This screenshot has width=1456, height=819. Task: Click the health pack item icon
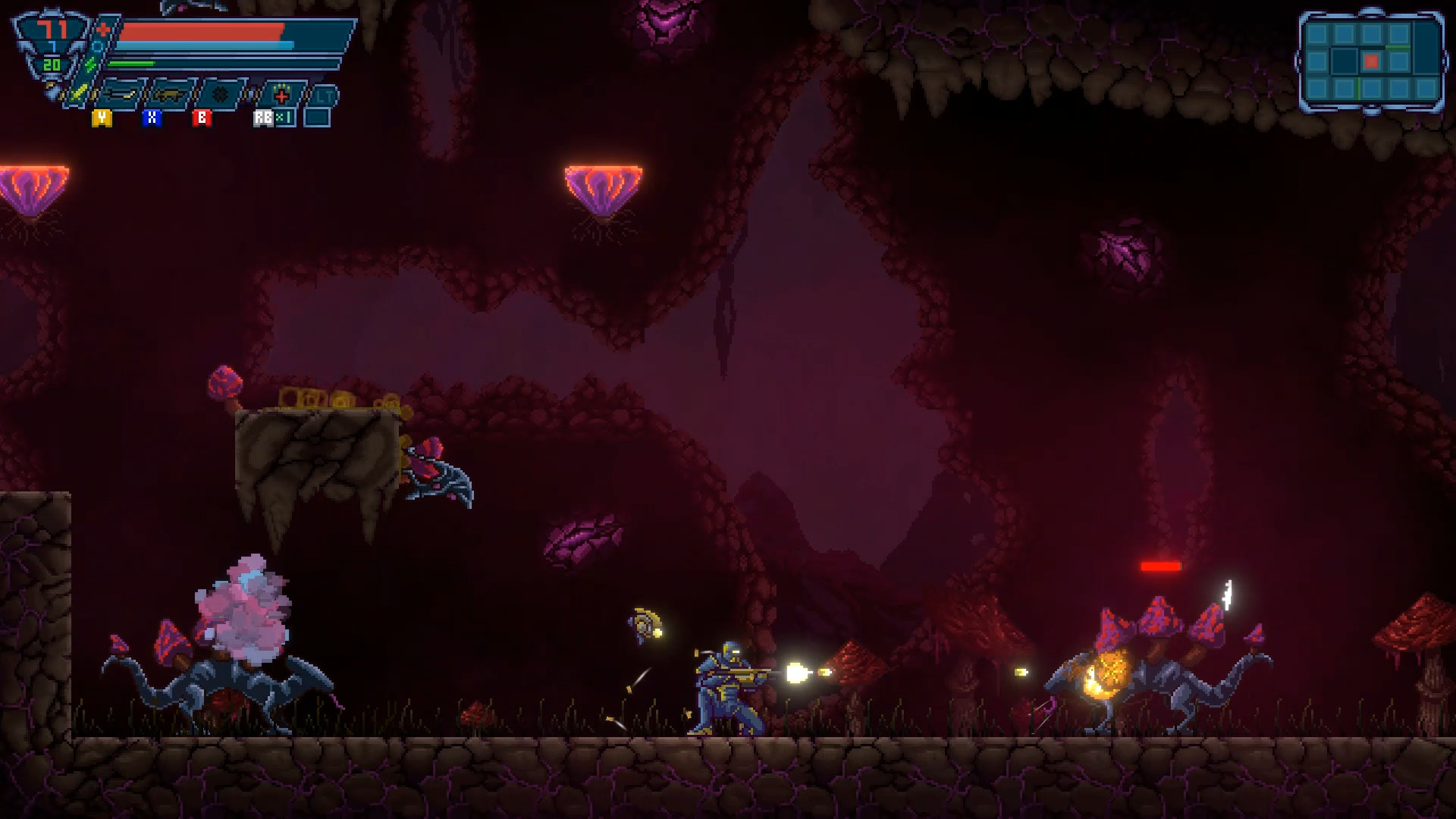point(281,96)
